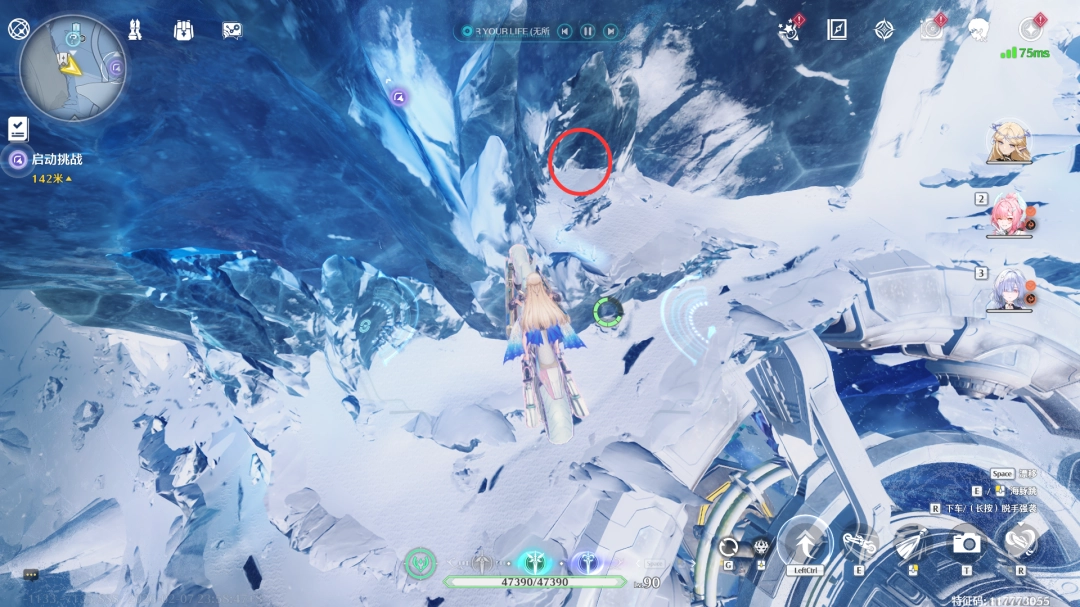Activate the upward arrow boost button
Screen dimensions: 1080x607
coord(806,543)
